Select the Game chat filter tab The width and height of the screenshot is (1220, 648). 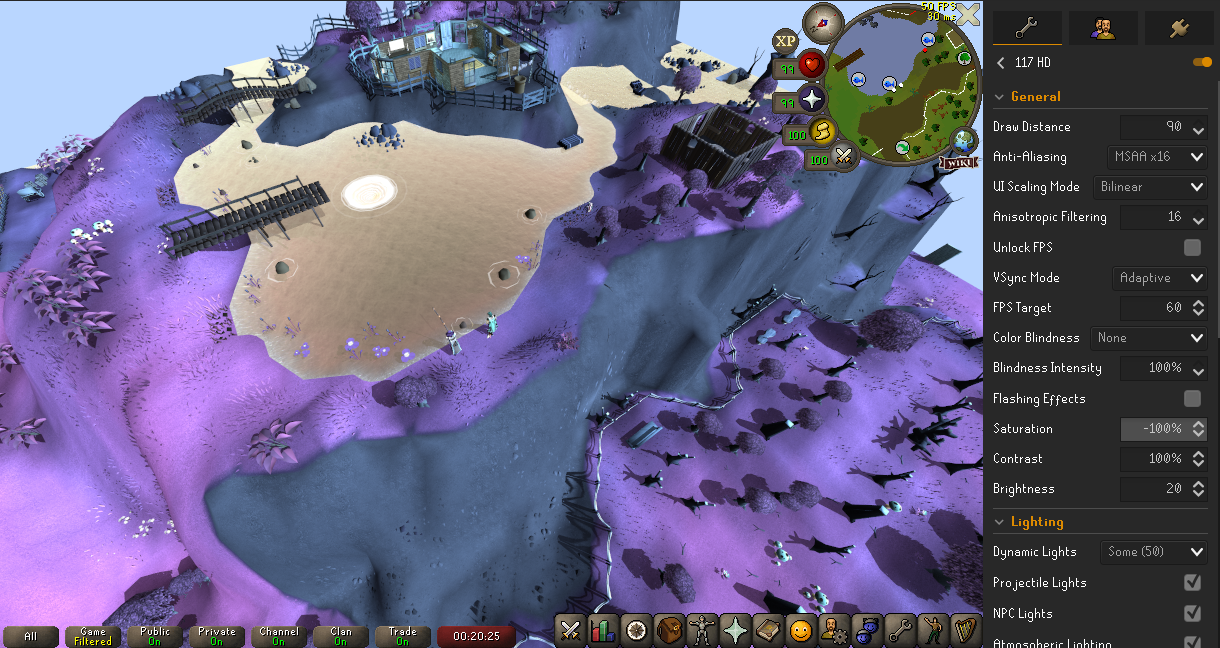[x=93, y=636]
